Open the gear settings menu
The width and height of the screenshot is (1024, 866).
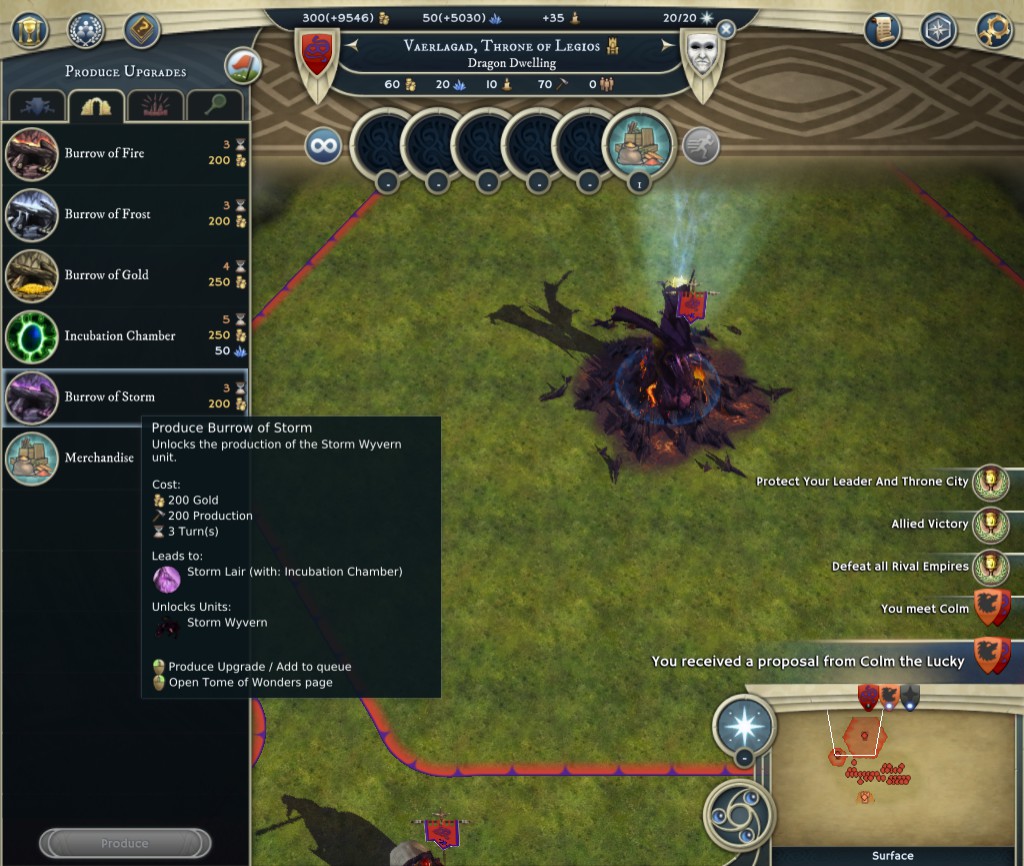click(993, 28)
